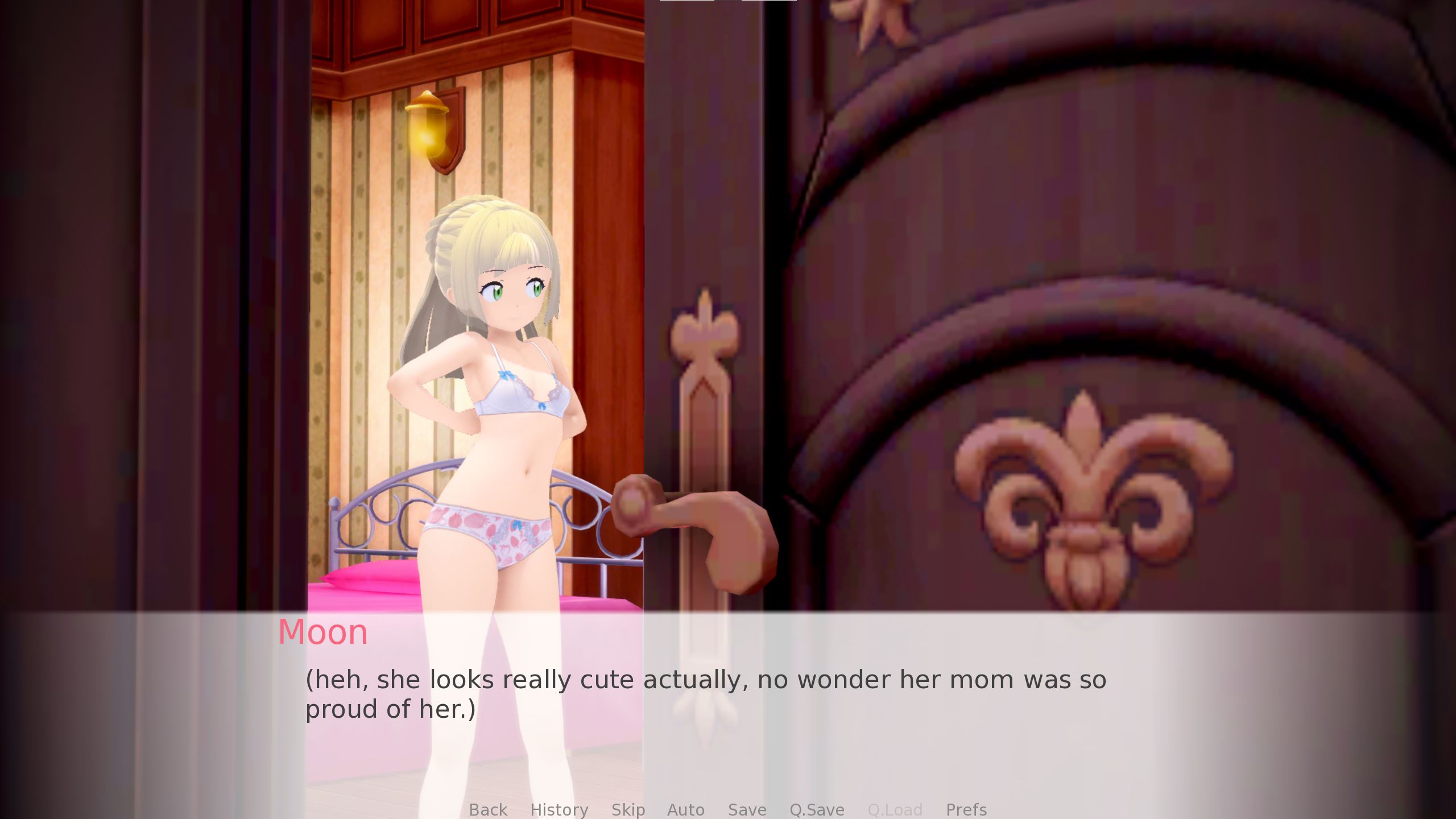This screenshot has height=819, width=1456.
Task: Open the Save screen
Action: click(x=746, y=810)
